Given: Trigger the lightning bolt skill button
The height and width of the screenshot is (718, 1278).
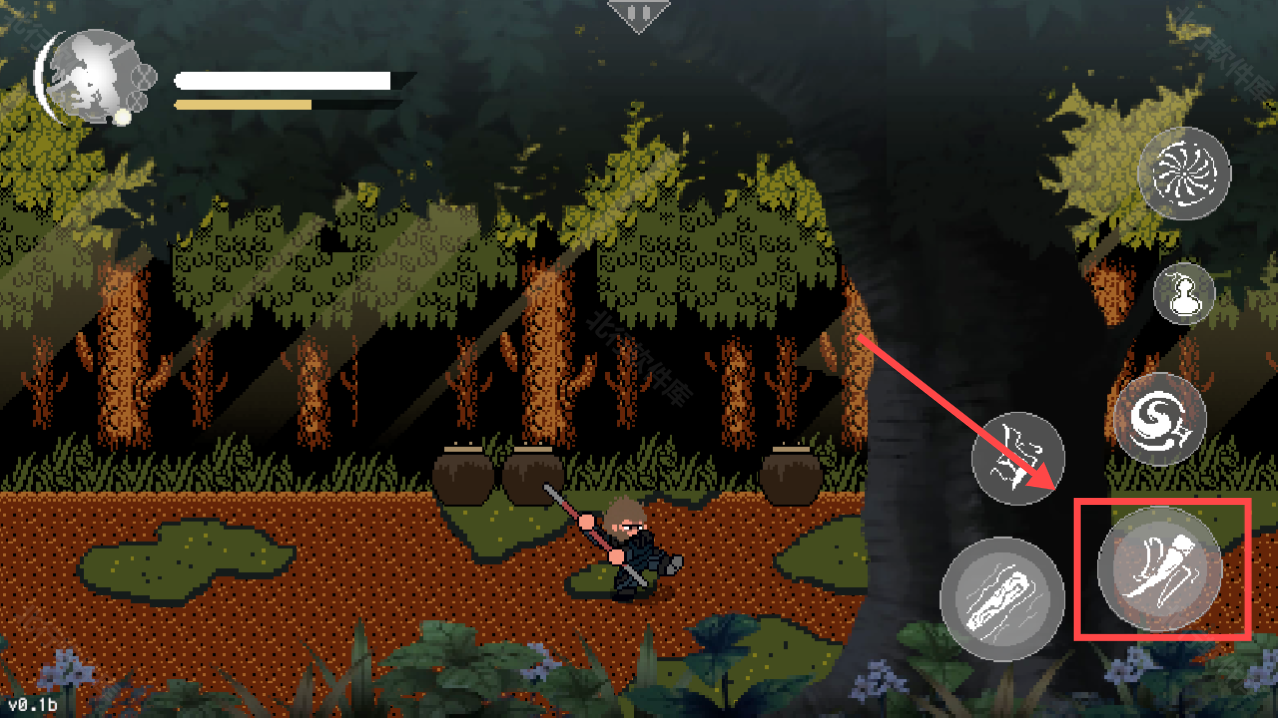Looking at the screenshot, I should coord(1018,459).
